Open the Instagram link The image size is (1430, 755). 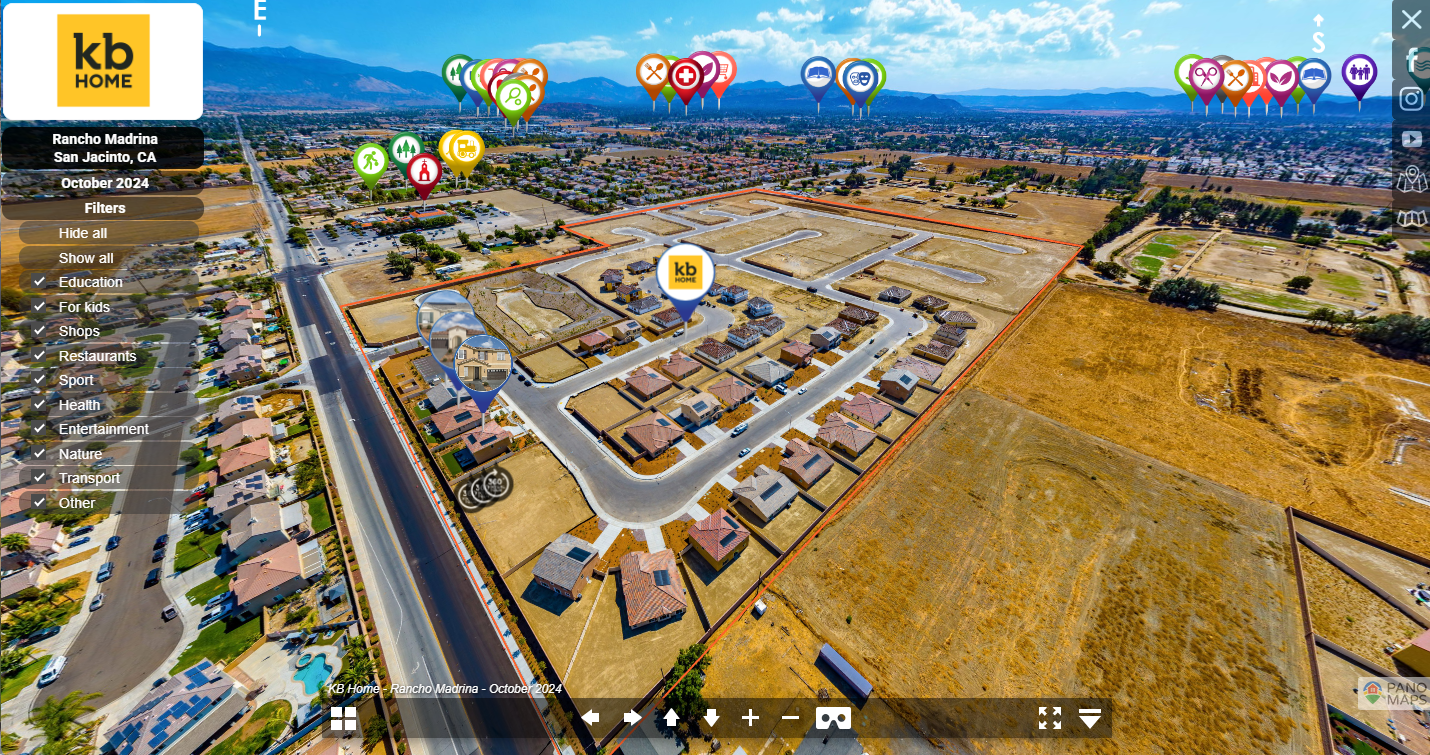click(x=1411, y=99)
